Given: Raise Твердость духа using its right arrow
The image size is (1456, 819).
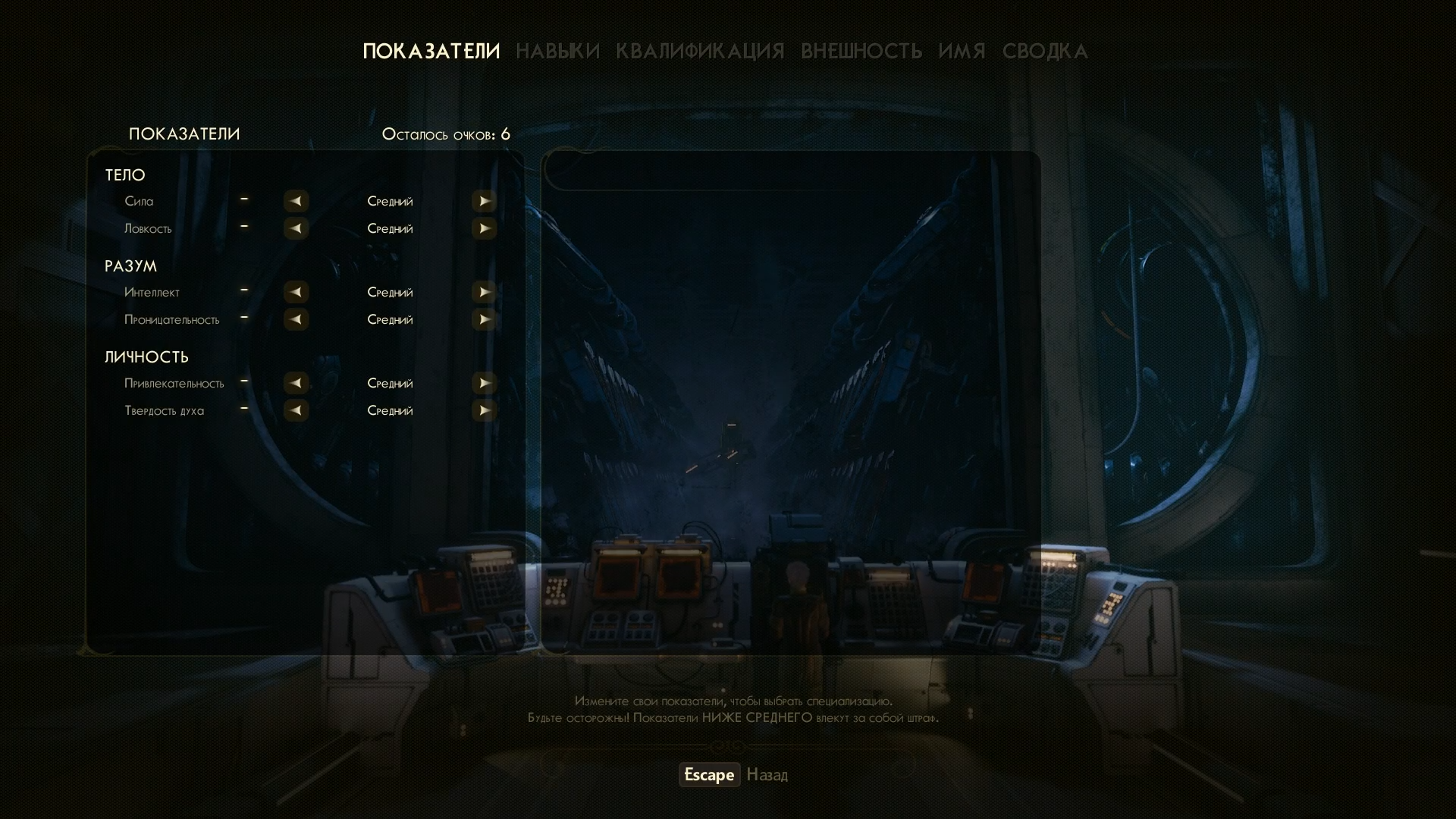Looking at the screenshot, I should 484,410.
